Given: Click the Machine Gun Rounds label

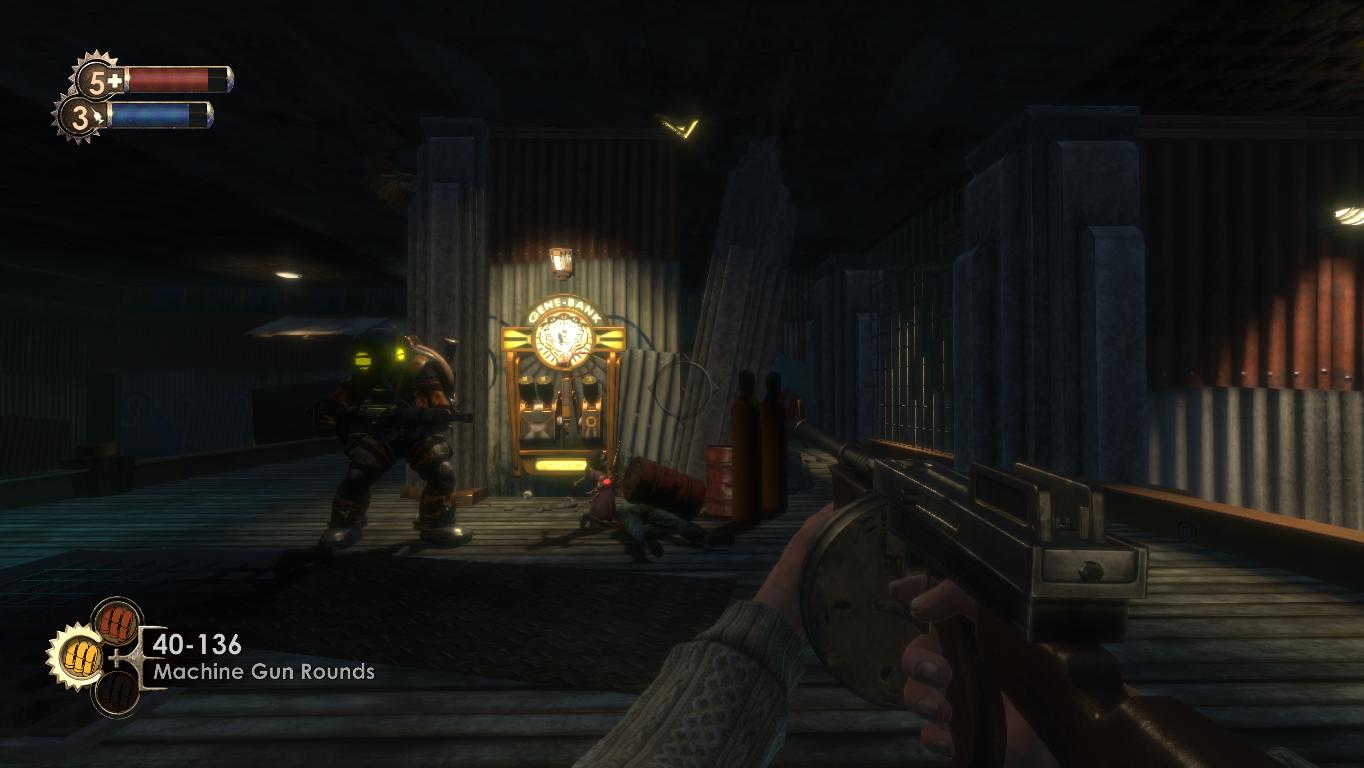Looking at the screenshot, I should [x=262, y=672].
